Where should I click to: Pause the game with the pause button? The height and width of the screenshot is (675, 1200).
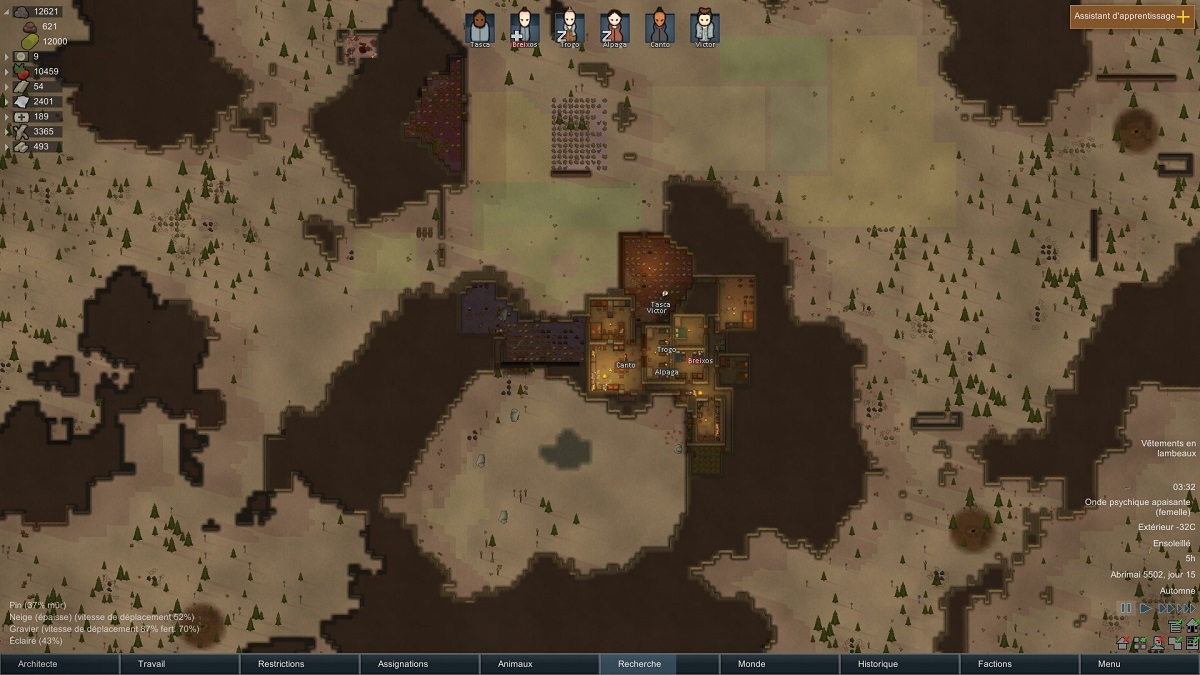pyautogui.click(x=1127, y=608)
